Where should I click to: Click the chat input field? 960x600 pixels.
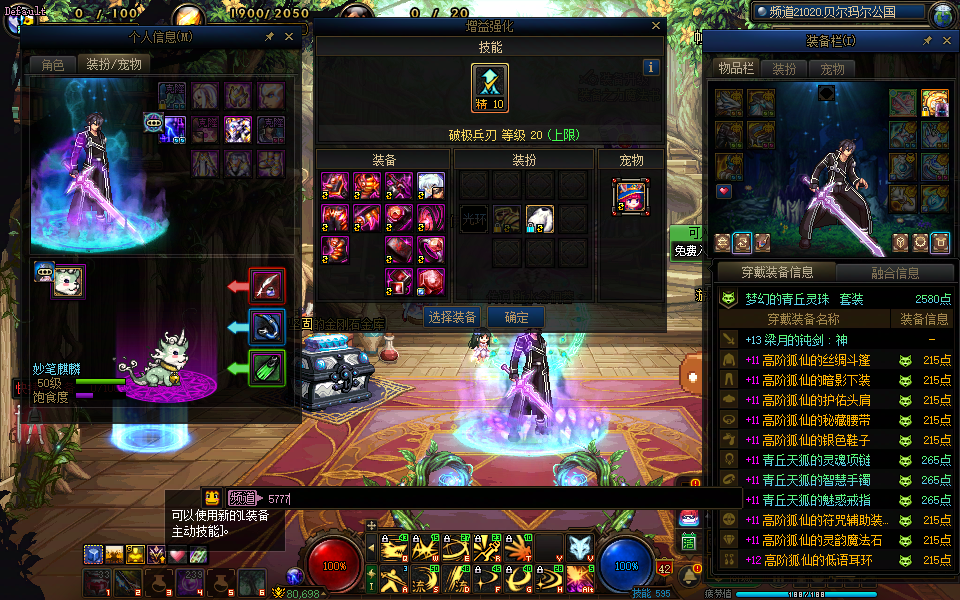[500, 497]
